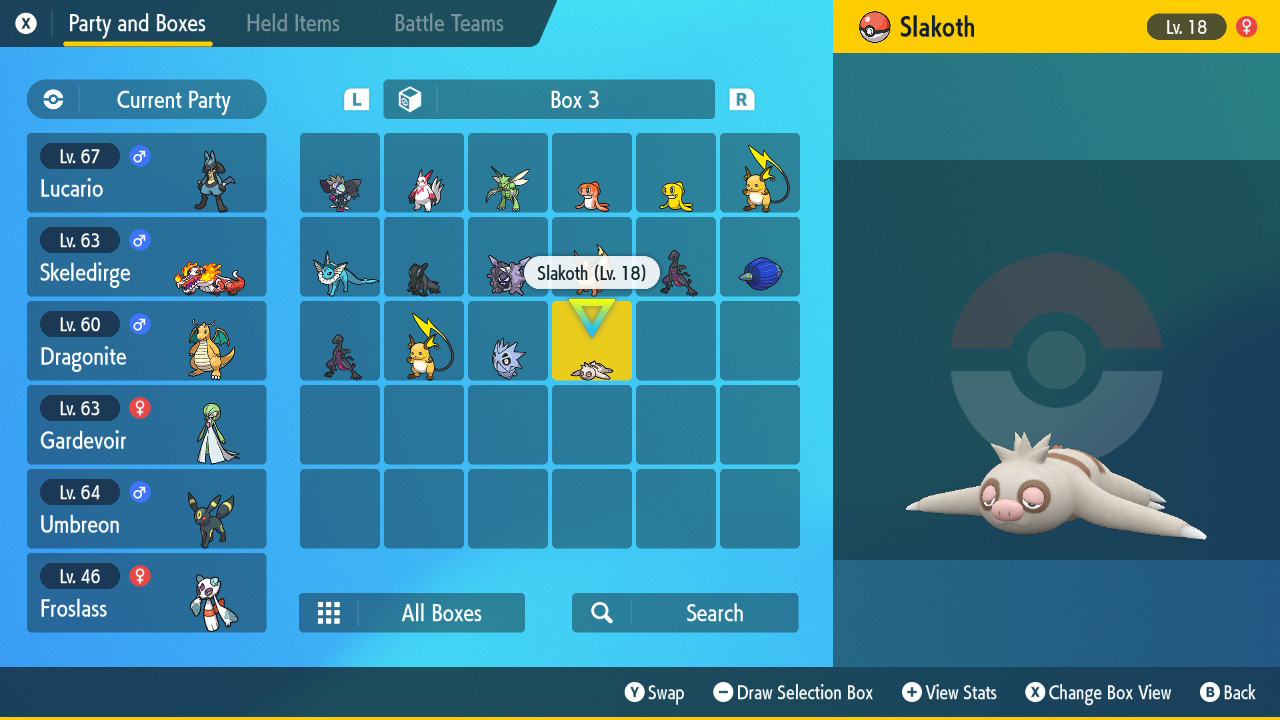Click Back in the bottom bar
1280x720 pixels.
pos(1228,692)
